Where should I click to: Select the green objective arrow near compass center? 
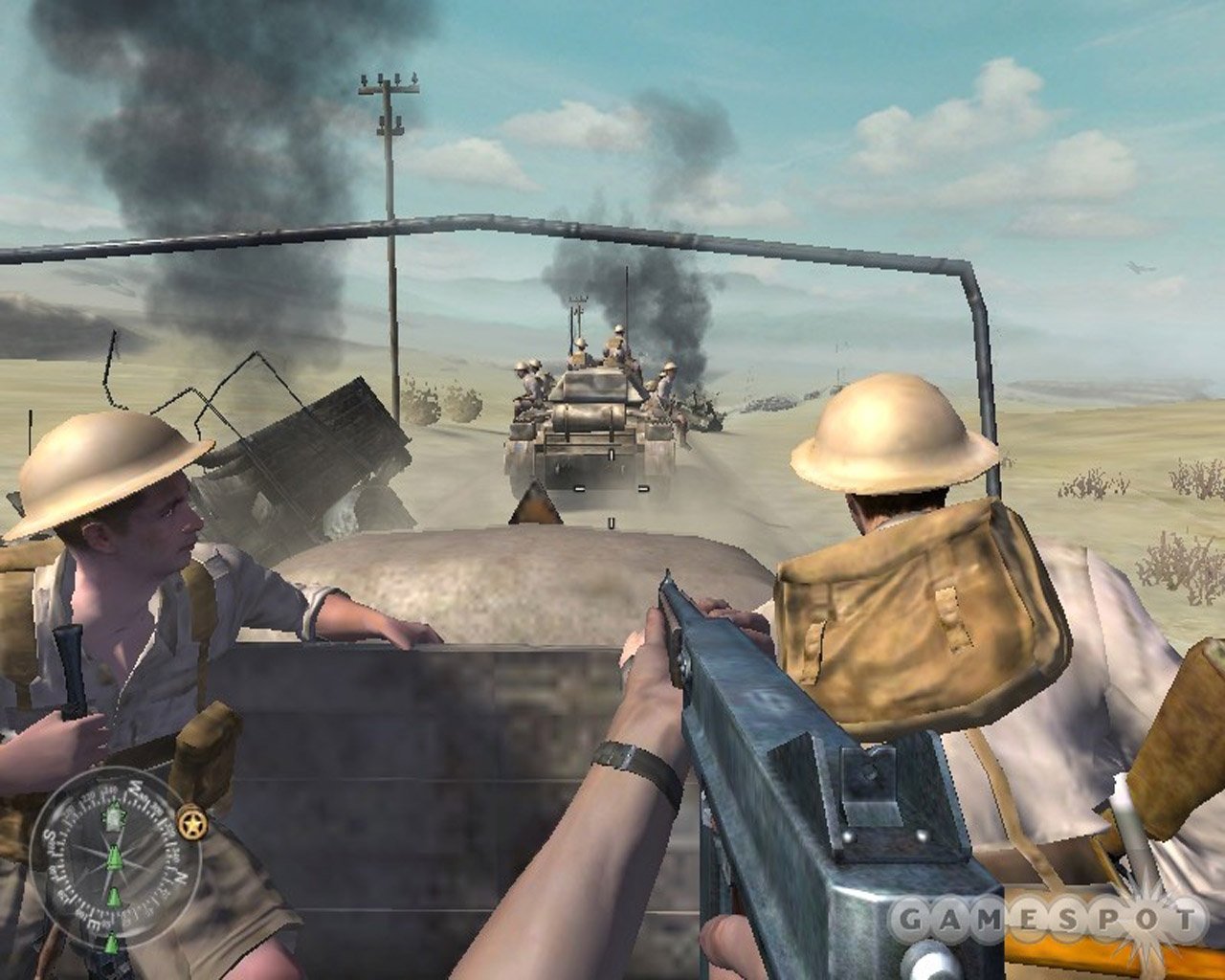coord(115,857)
